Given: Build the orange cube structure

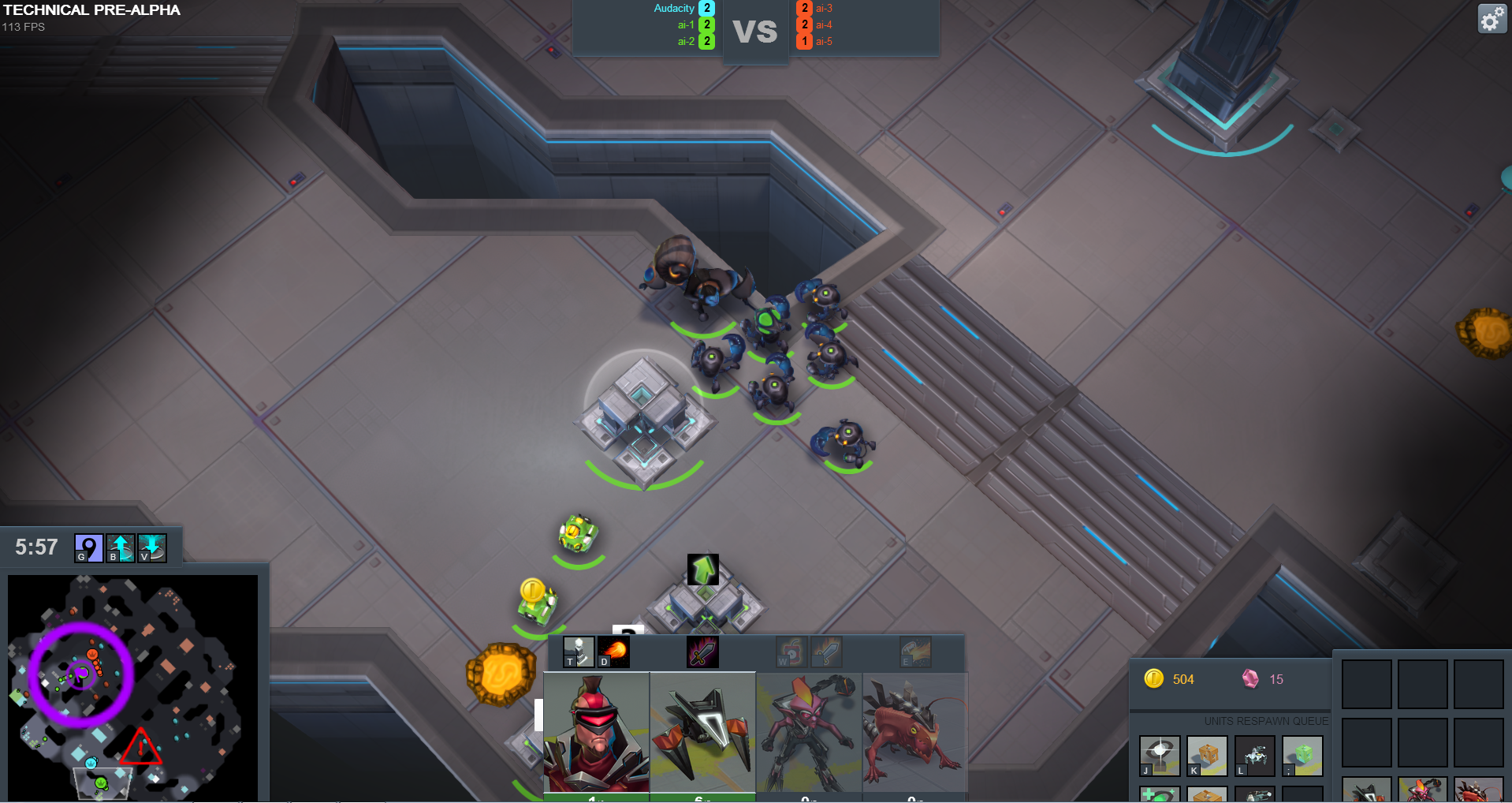Looking at the screenshot, I should click(1207, 756).
